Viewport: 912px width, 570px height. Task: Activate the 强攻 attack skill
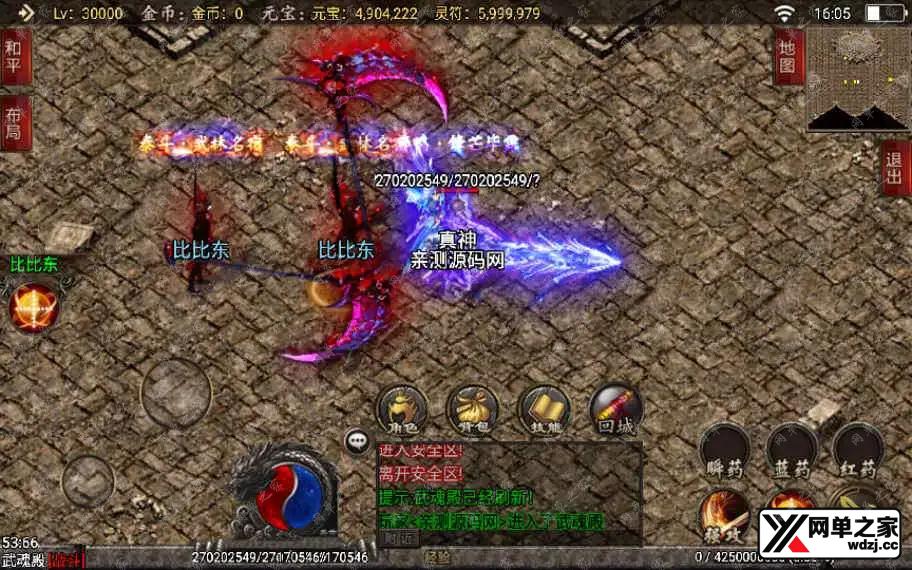[724, 512]
